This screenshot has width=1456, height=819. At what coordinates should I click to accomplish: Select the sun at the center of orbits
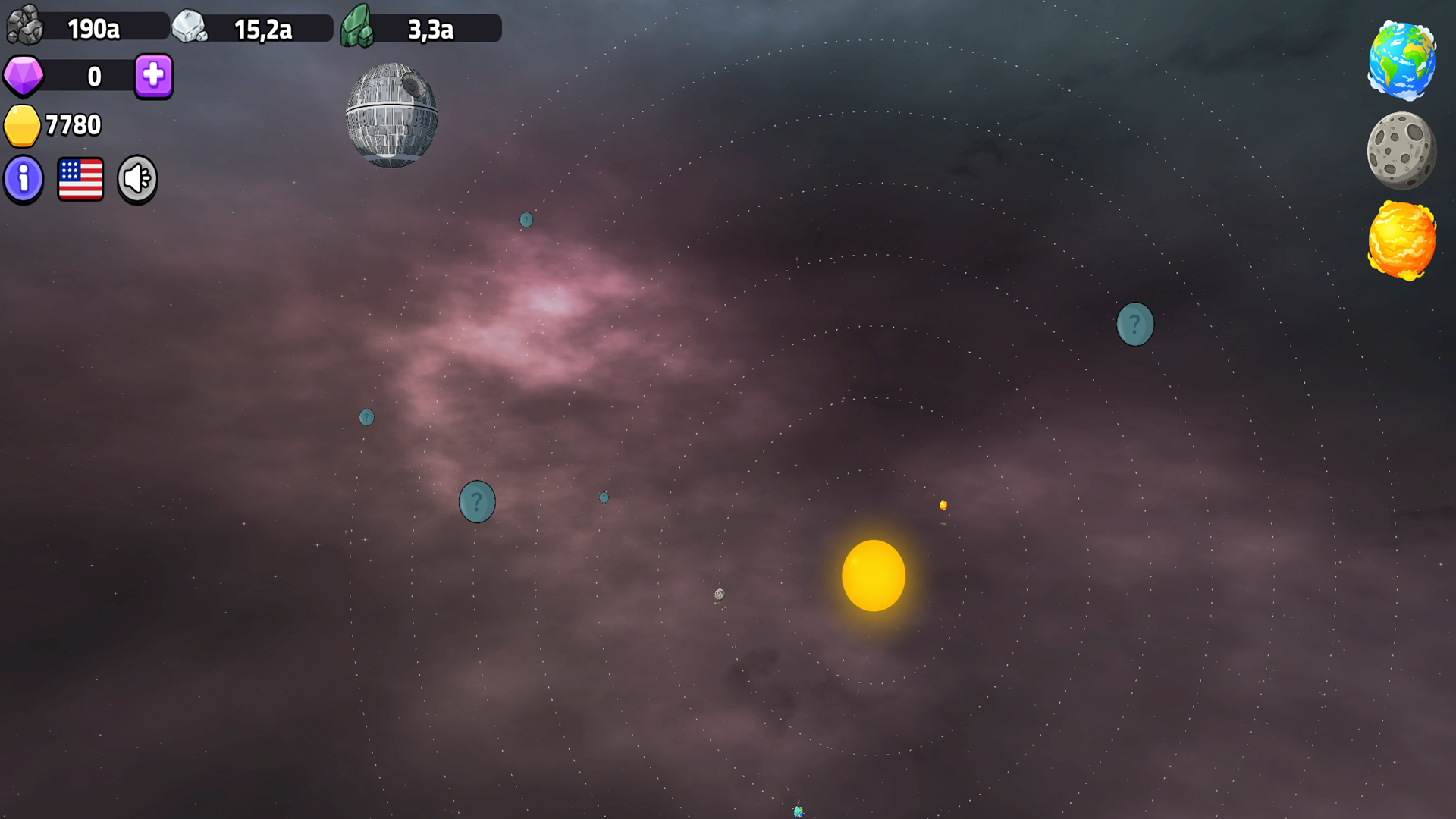[874, 576]
